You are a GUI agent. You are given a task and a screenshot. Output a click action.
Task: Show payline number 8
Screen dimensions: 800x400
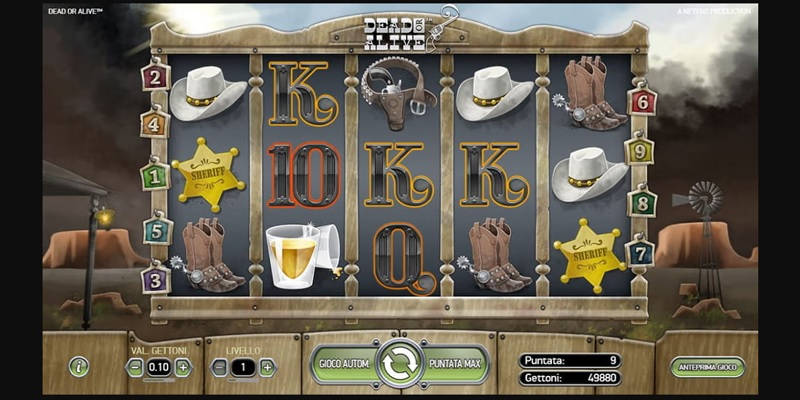[642, 203]
